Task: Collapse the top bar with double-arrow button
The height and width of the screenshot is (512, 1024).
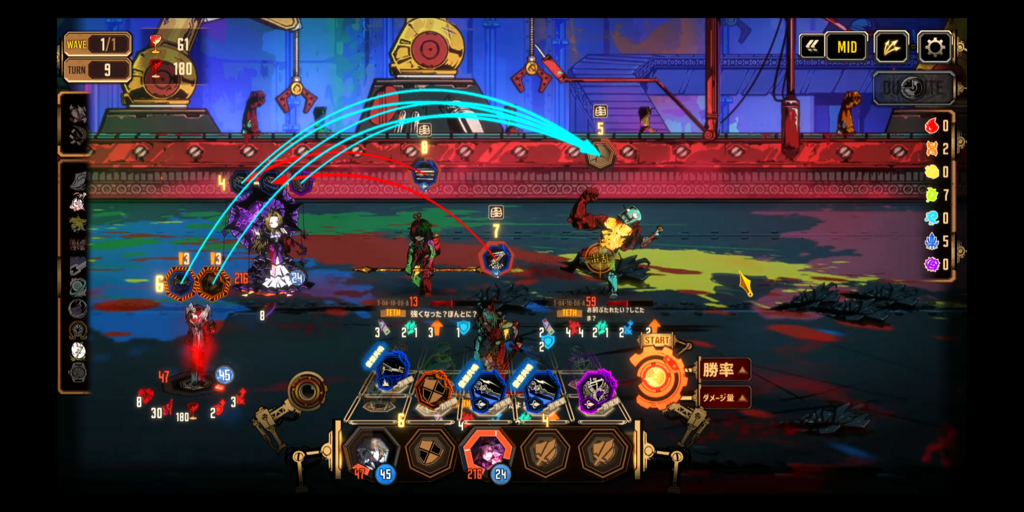Action: coord(811,46)
